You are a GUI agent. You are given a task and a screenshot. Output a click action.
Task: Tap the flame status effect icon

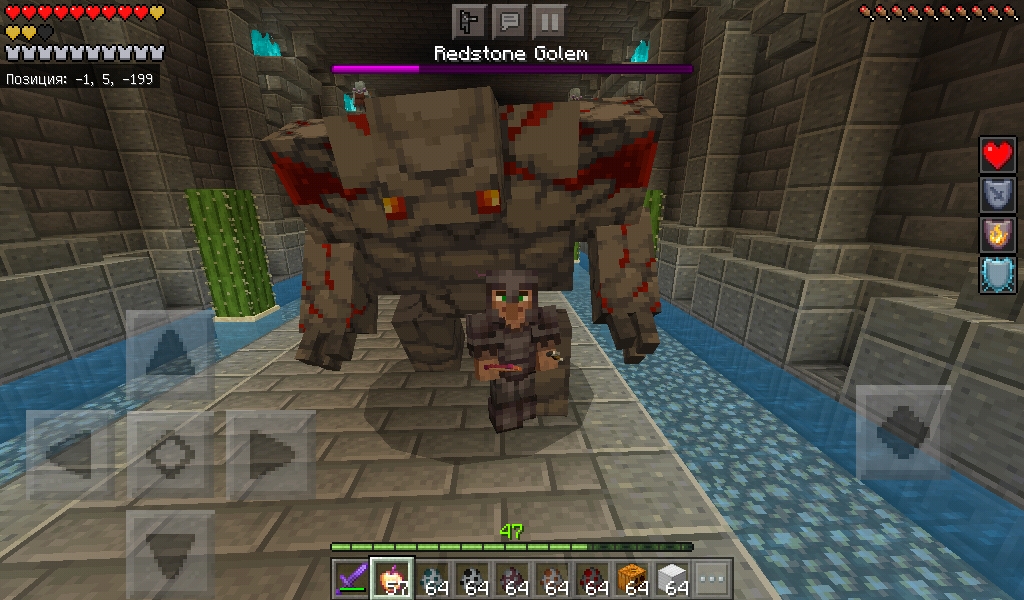pos(997,236)
